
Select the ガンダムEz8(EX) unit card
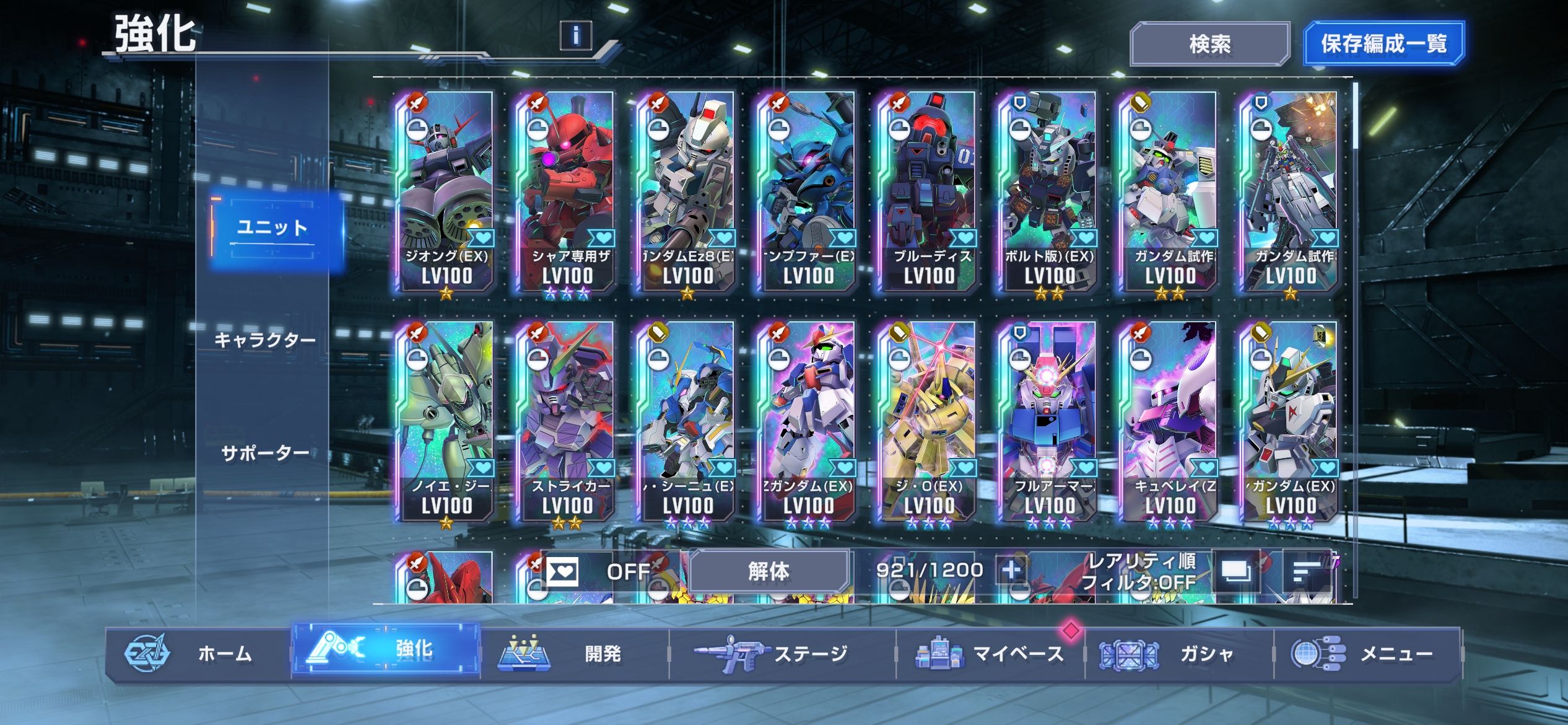point(687,192)
